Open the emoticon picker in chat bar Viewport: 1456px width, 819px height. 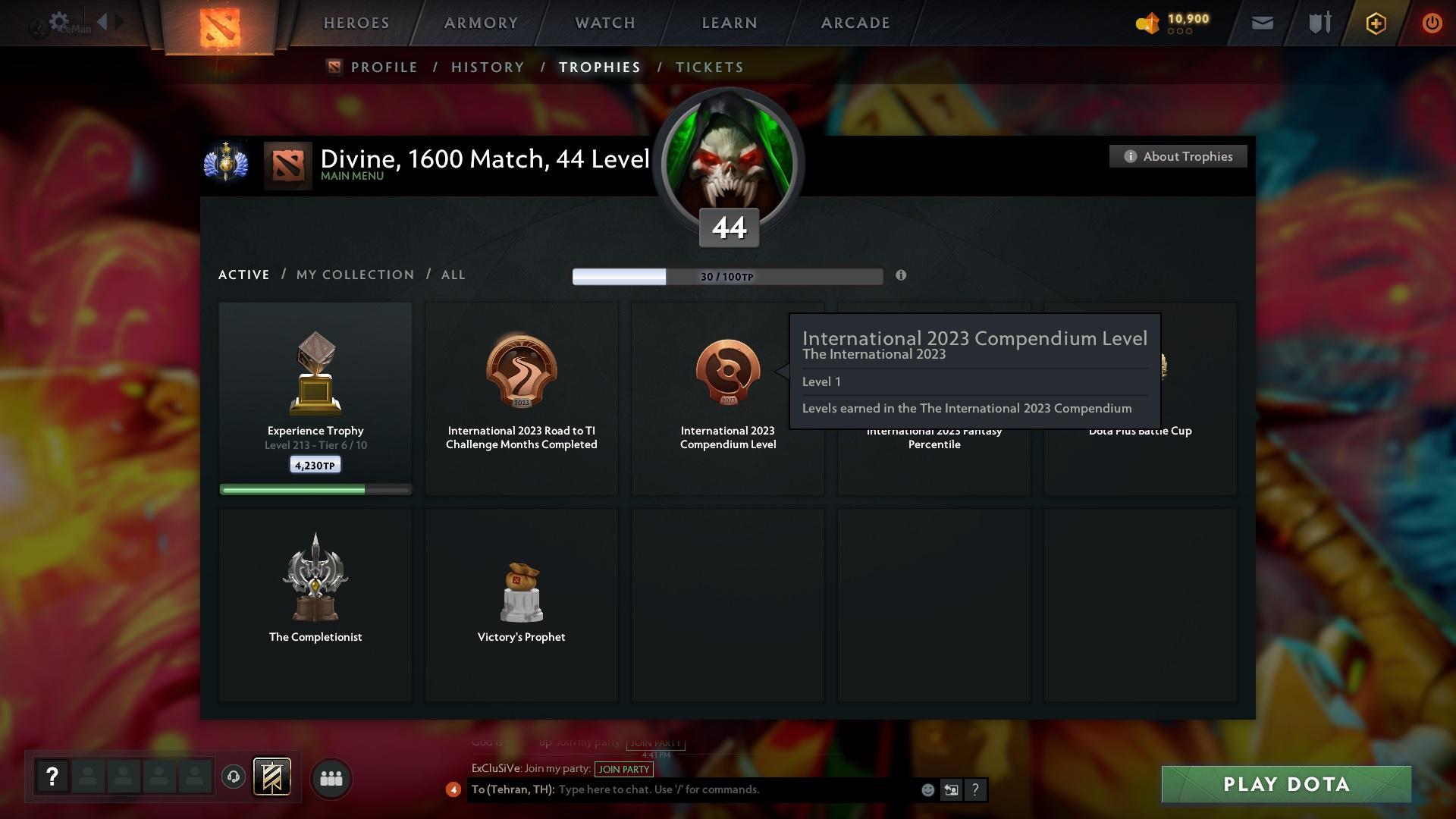[x=927, y=789]
